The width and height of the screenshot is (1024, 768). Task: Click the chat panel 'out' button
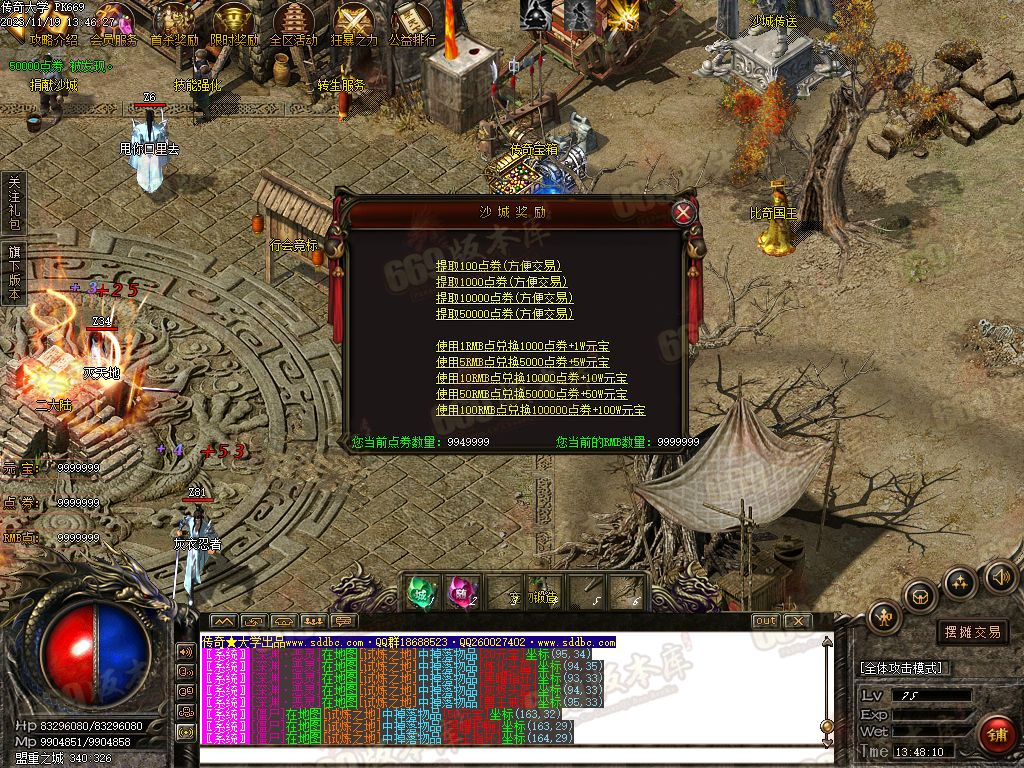tap(765, 621)
